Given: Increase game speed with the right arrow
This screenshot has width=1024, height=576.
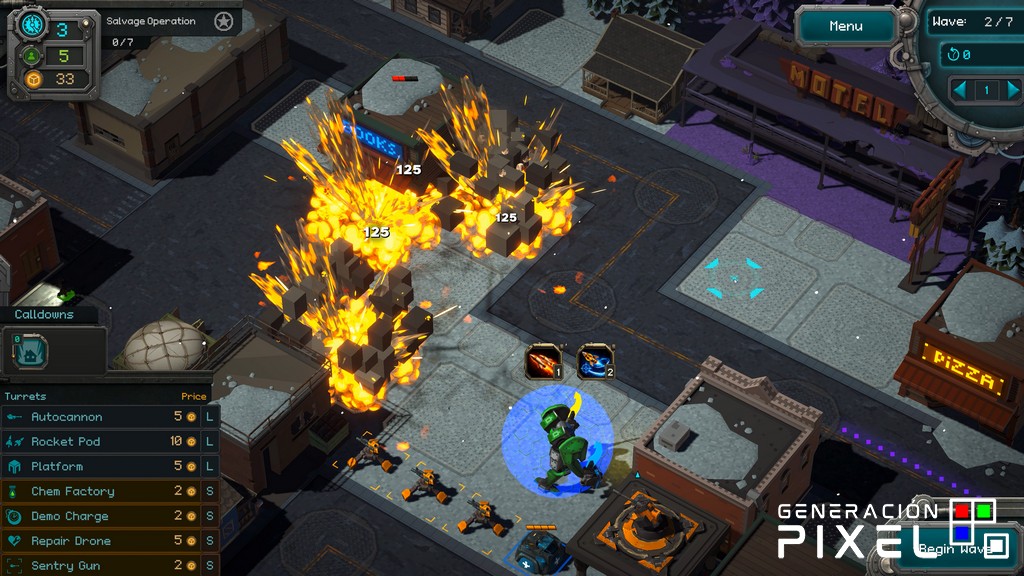Looking at the screenshot, I should click(x=1012, y=90).
